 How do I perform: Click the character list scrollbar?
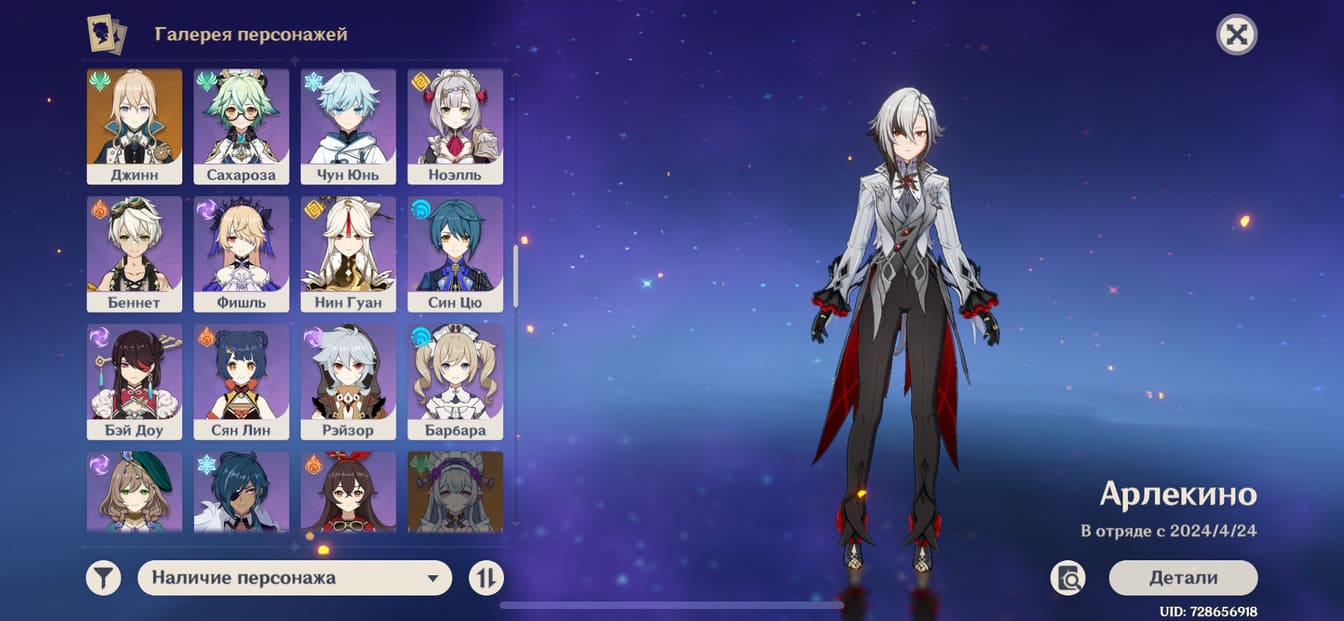516,277
